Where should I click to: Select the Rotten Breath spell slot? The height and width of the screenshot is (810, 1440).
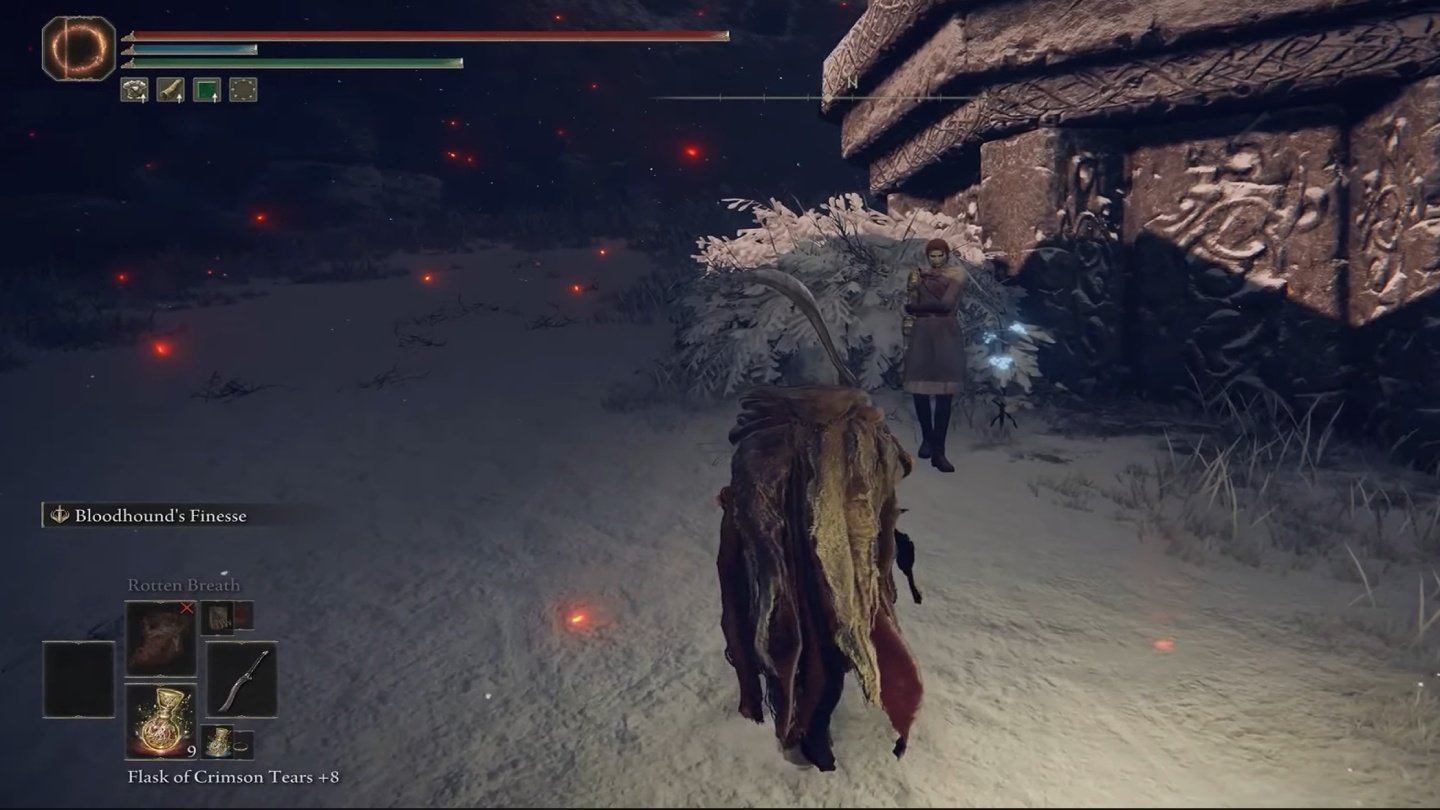point(160,638)
